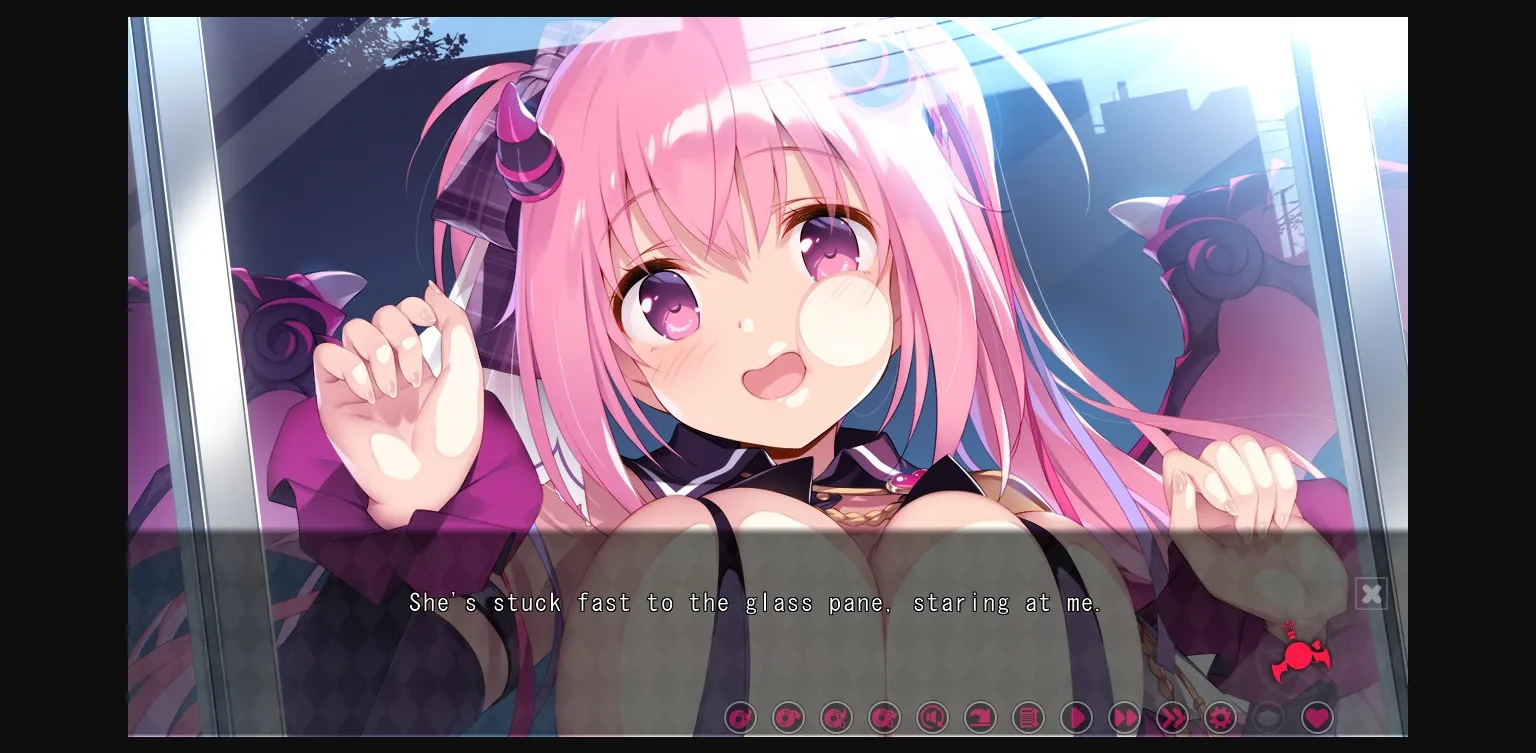
Task: Click the fast-forward playback control
Action: pos(1124,717)
